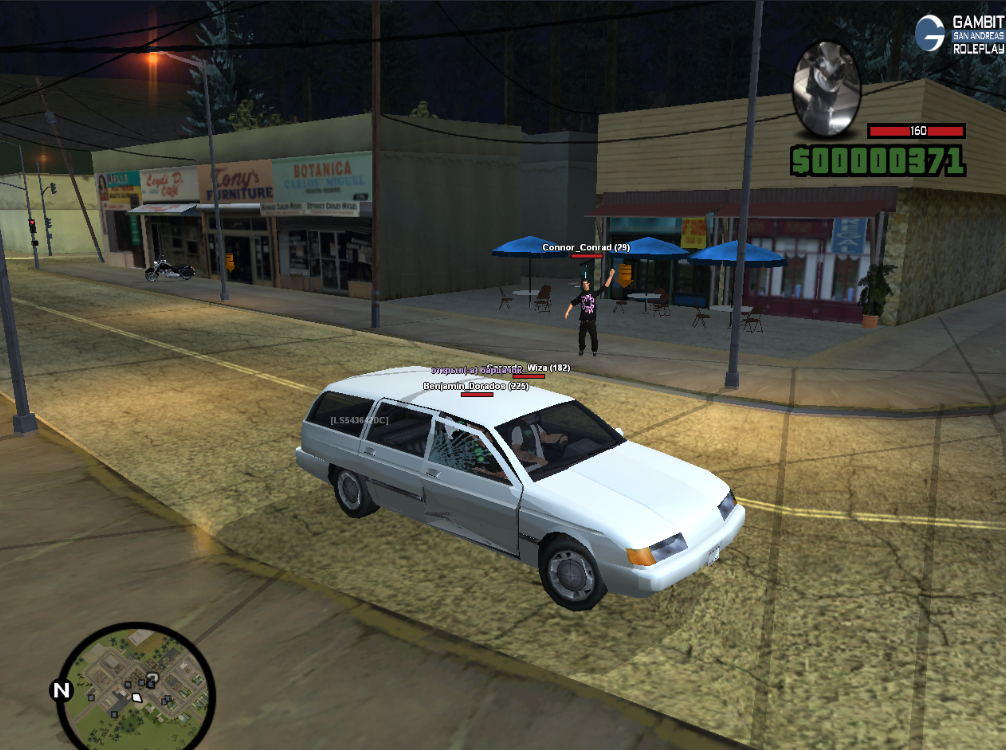Click the north N marker on radar
This screenshot has width=1006, height=750.
click(61, 690)
